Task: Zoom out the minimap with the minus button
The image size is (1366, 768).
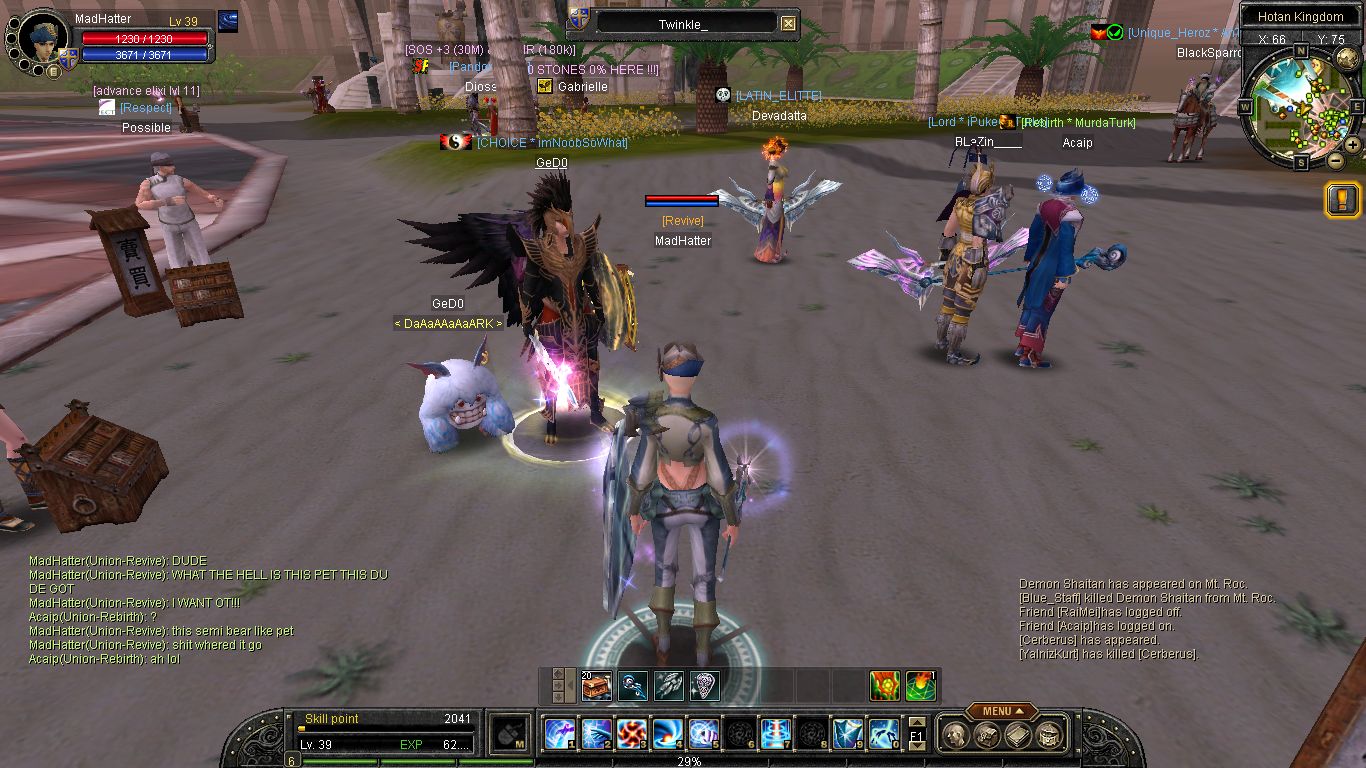Action: click(x=1335, y=159)
